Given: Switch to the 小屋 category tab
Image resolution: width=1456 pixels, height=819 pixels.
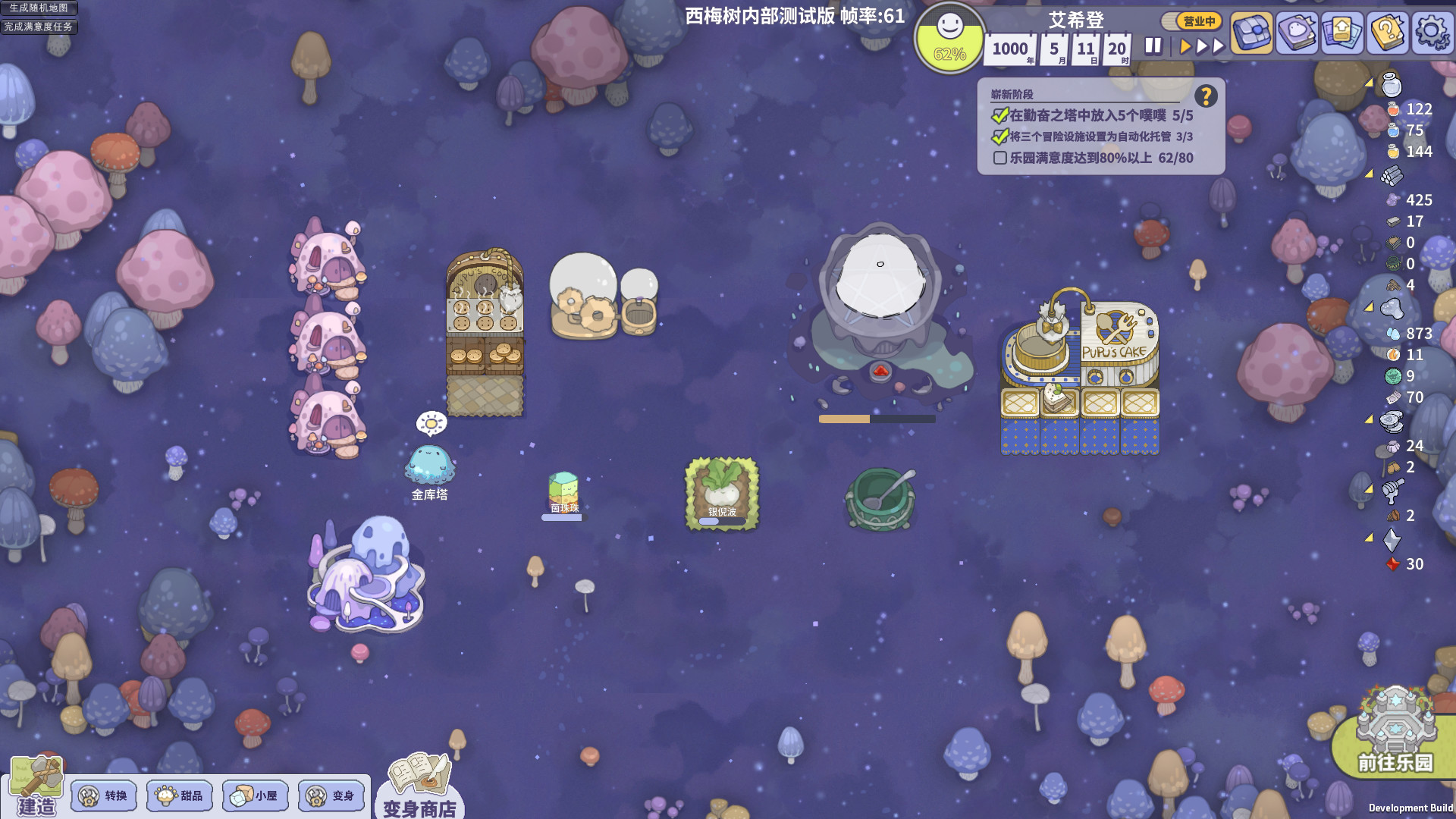Looking at the screenshot, I should pyautogui.click(x=256, y=796).
